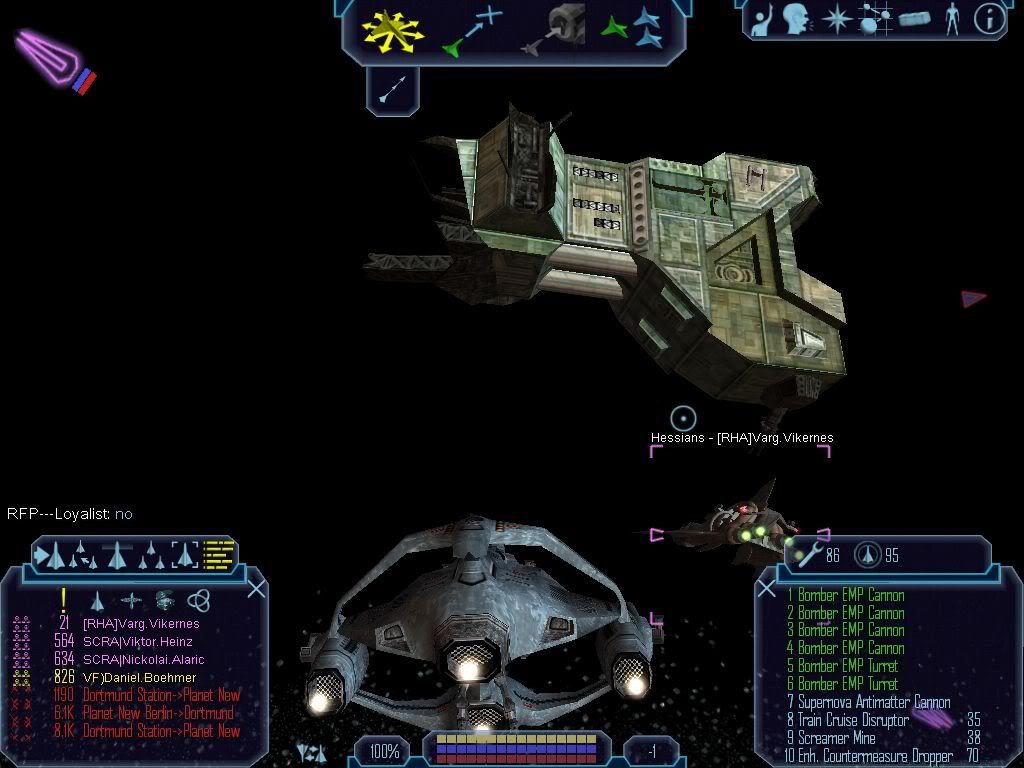This screenshot has height=768, width=1024.
Task: Show the circled 'i' information panel
Action: 989,19
